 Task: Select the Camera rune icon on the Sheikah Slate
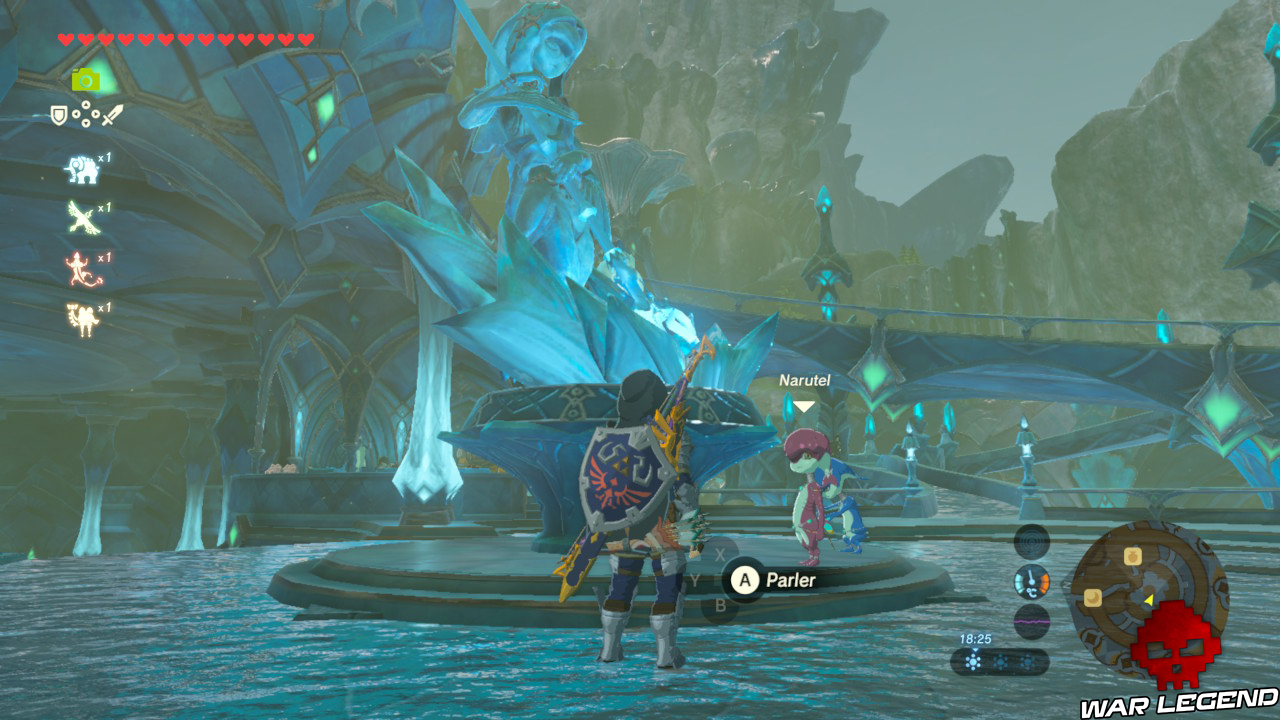tap(85, 79)
